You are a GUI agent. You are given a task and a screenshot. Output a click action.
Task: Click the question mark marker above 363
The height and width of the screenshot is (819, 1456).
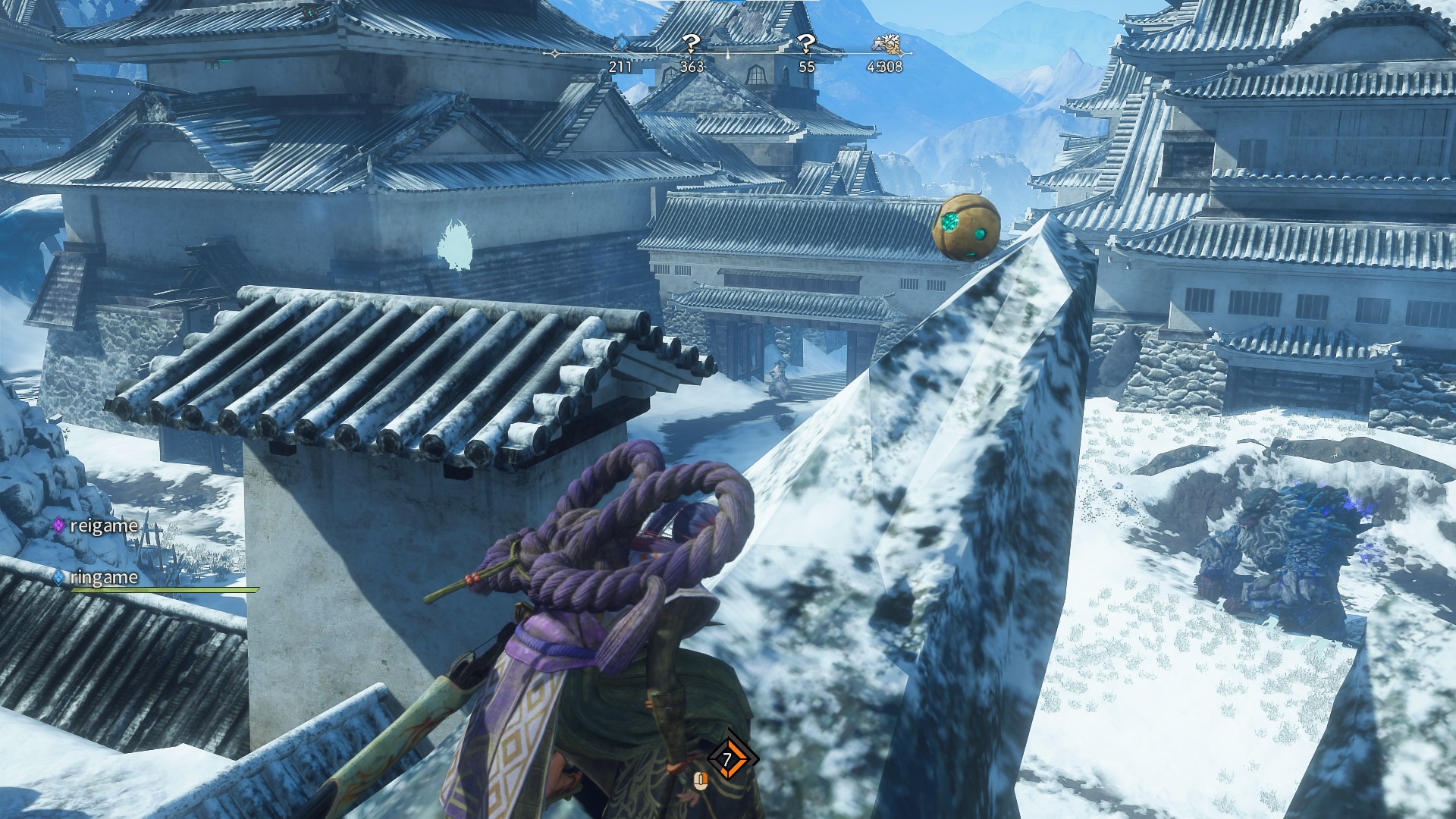click(x=691, y=43)
